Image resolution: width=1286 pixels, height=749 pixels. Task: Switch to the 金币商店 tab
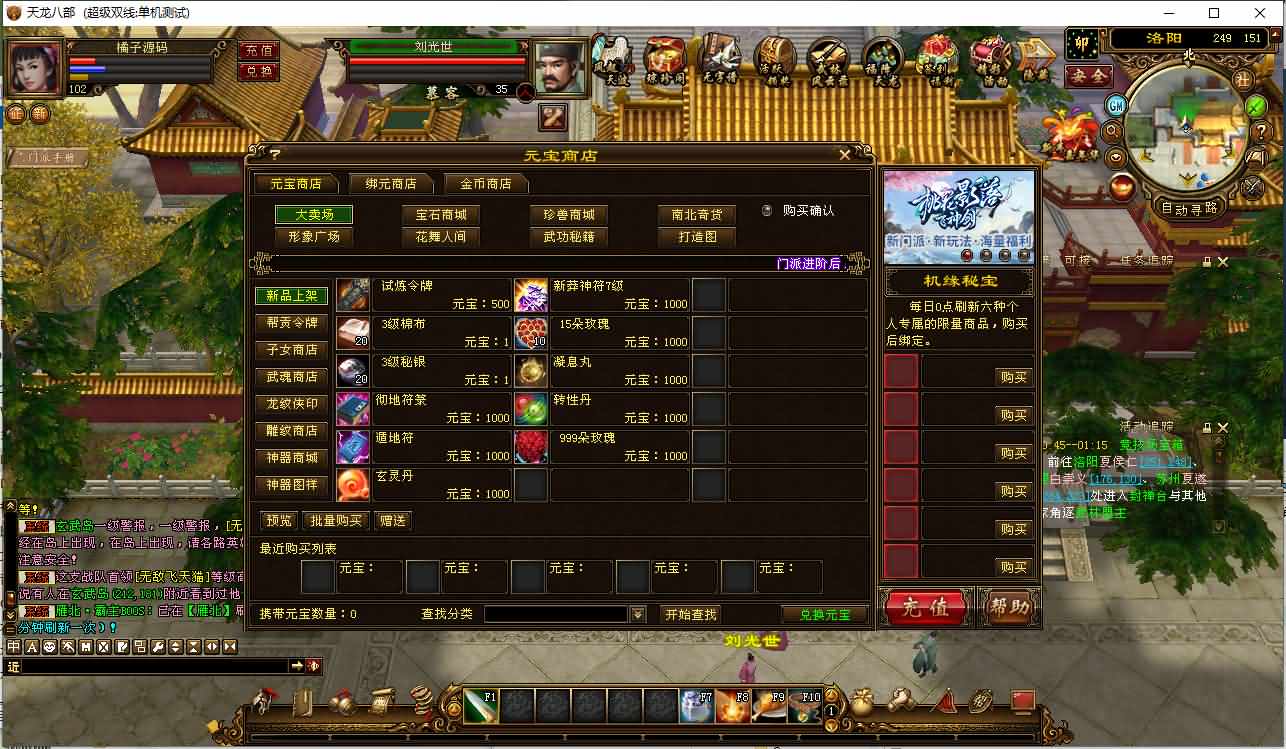coord(486,184)
